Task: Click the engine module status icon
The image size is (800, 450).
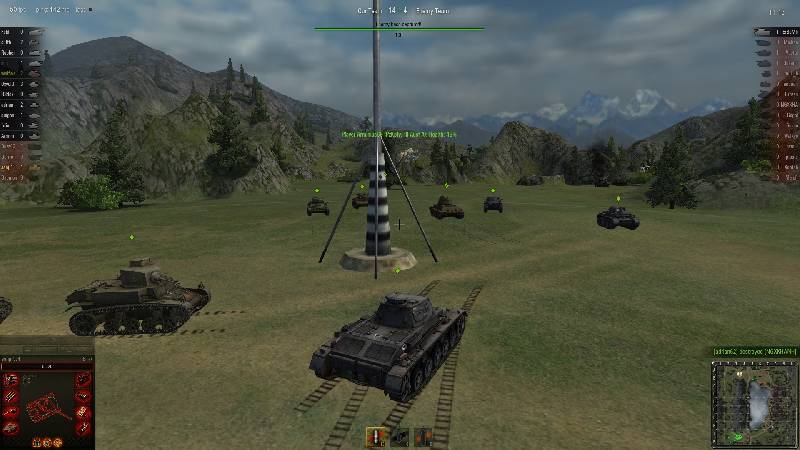Action: click(x=12, y=379)
